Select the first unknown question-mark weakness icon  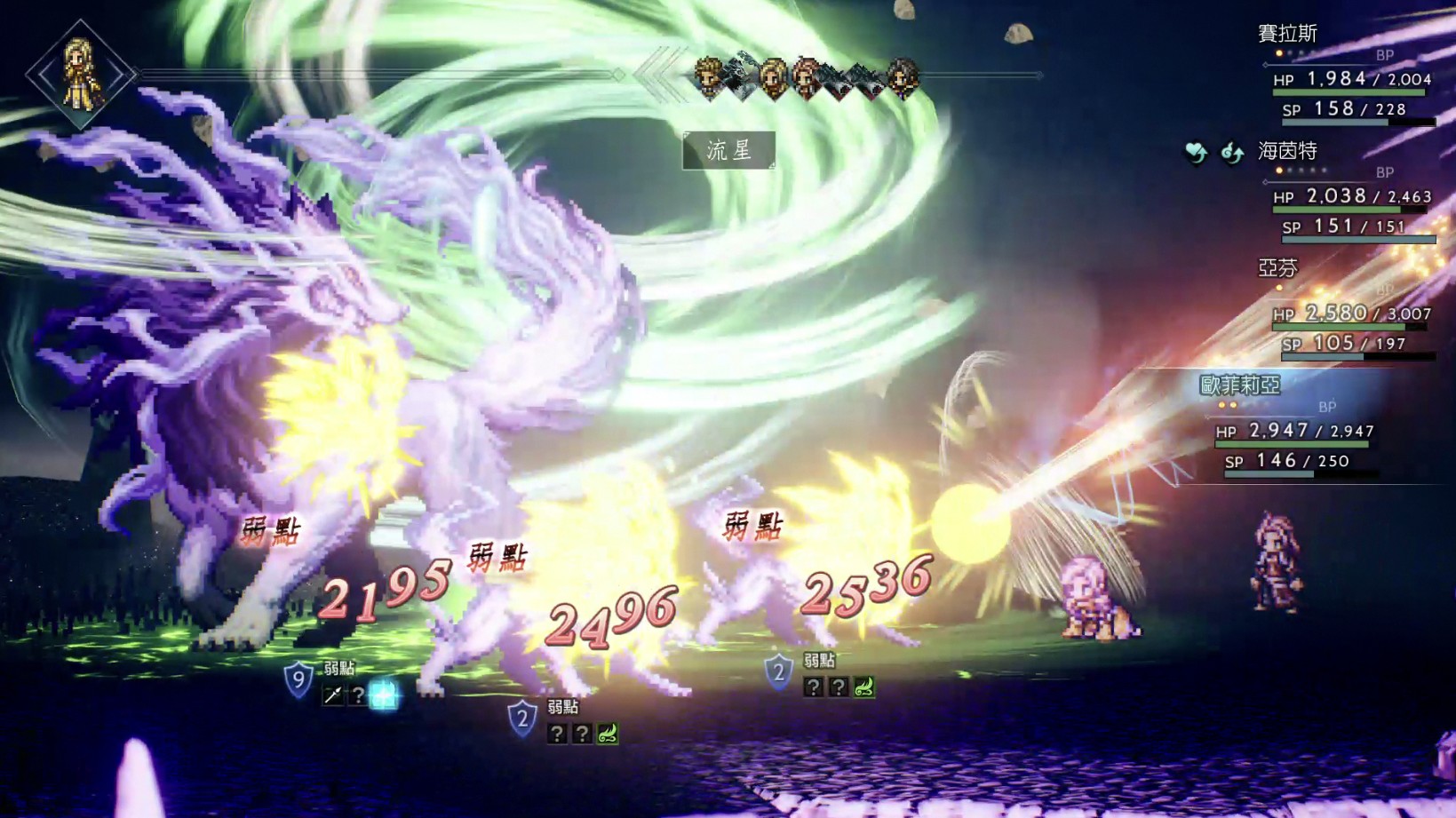point(359,694)
